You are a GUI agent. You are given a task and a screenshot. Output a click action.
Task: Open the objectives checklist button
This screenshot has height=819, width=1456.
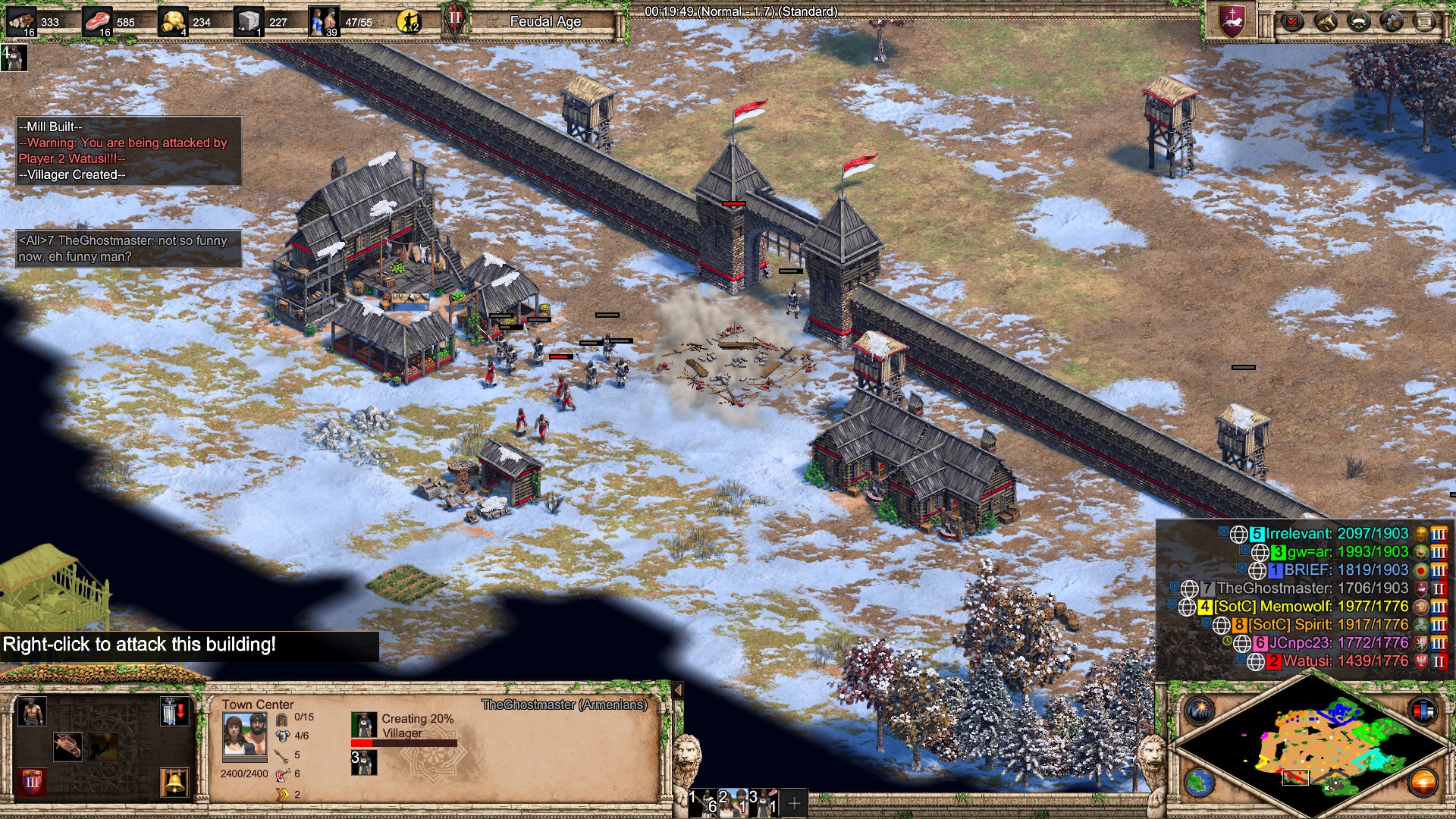[1291, 21]
